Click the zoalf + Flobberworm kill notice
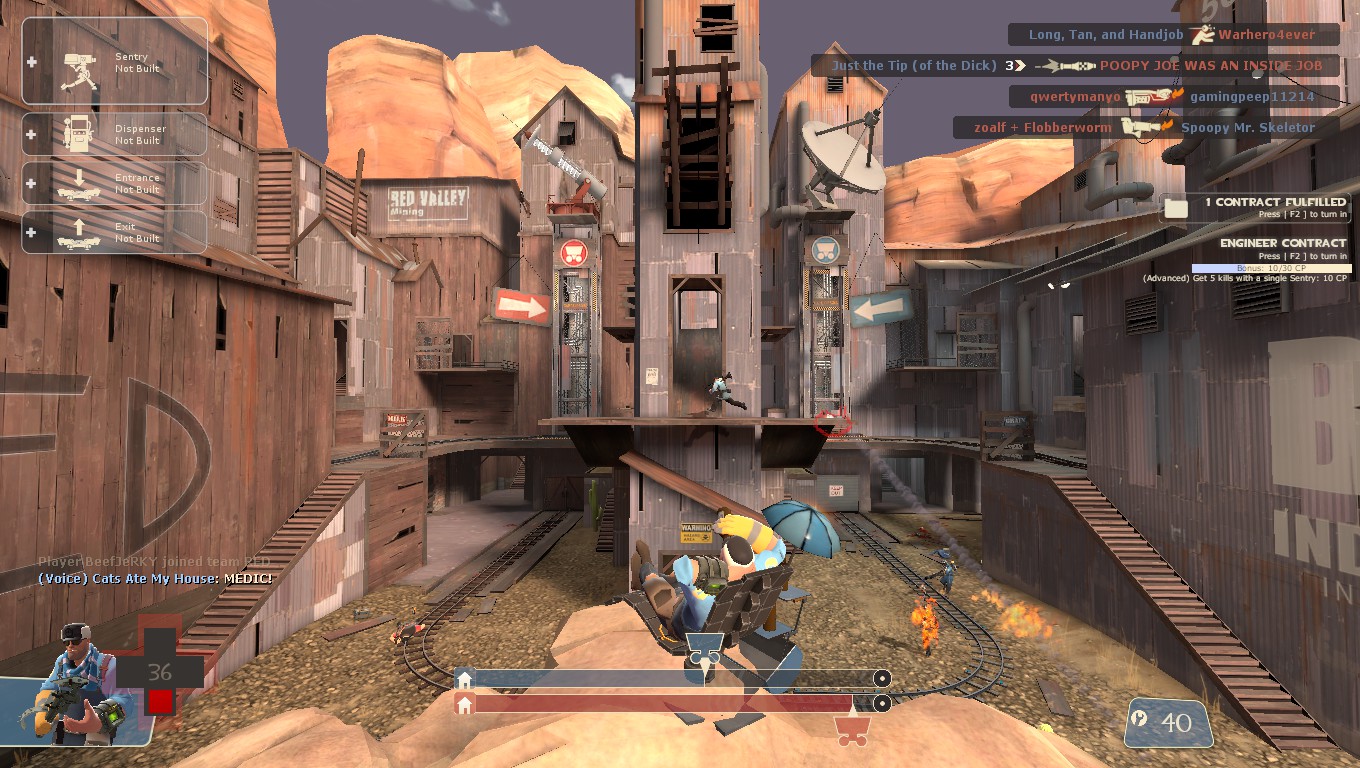Screen dimensions: 1360x768 (1144, 128)
